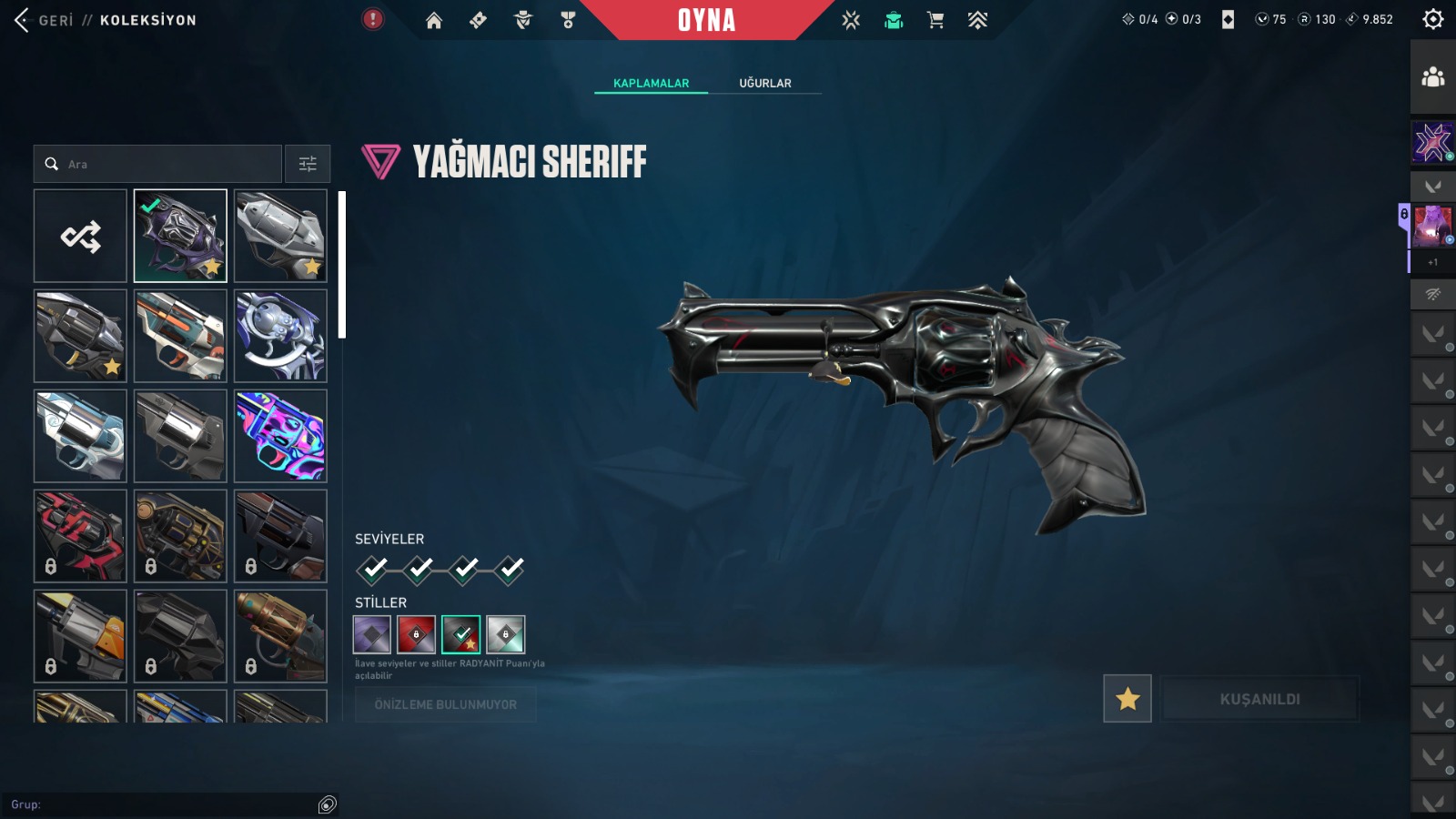Open the store shopping cart icon
Screen dimensions: 1456x819
[935, 20]
